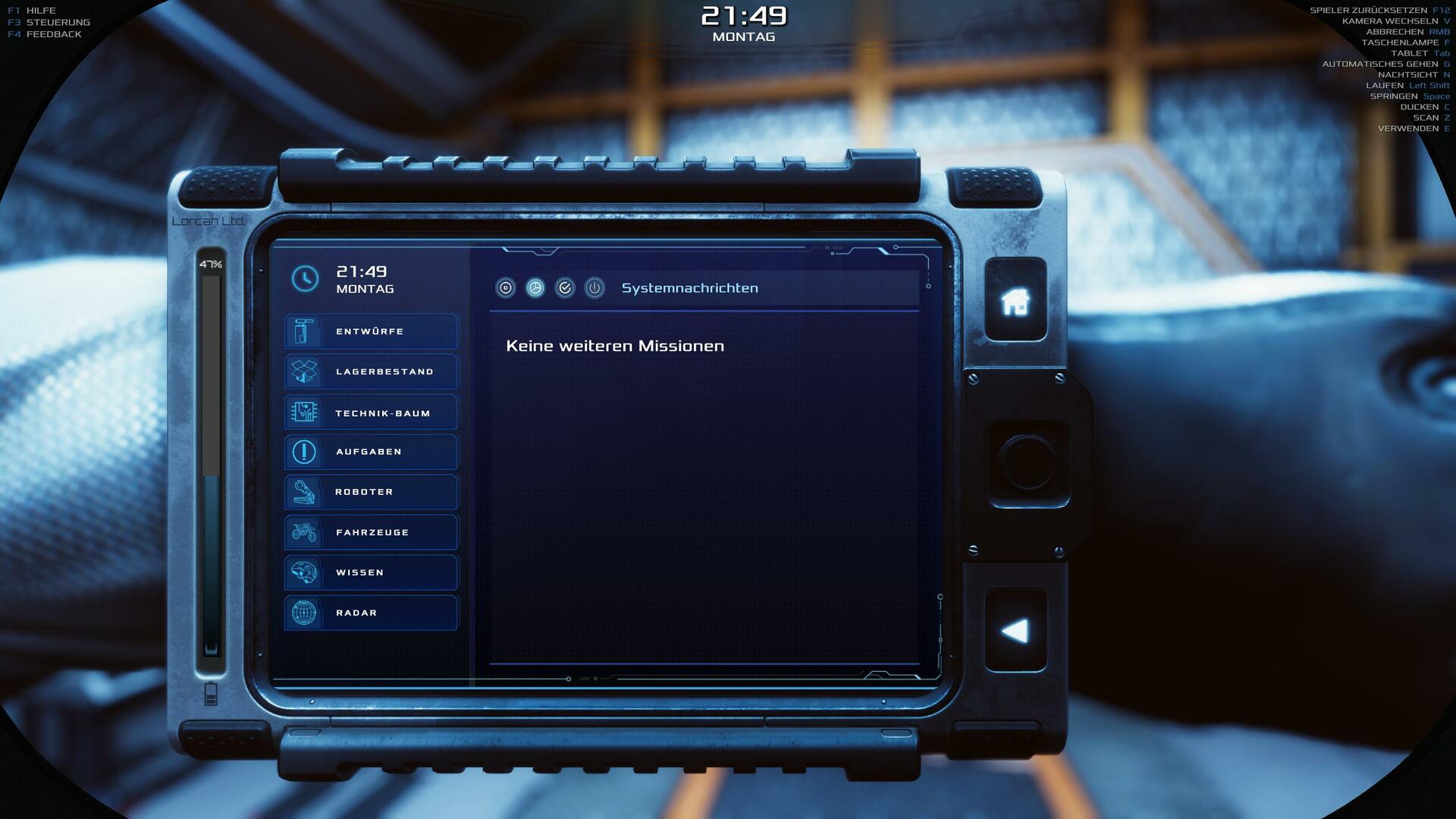
Task: Open the Wissen section
Action: pos(371,573)
